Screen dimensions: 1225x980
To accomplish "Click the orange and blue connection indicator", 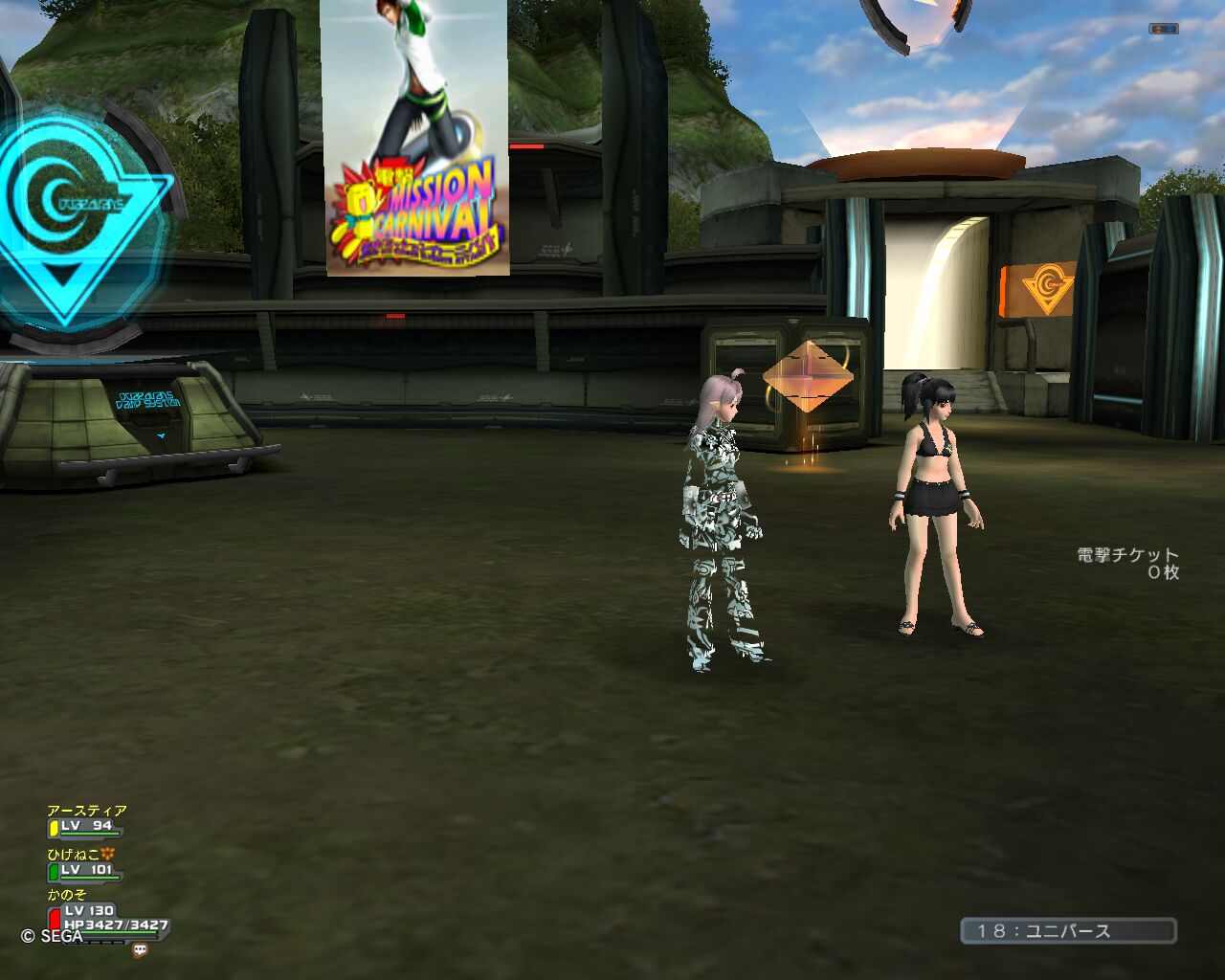I will 1163,29.
